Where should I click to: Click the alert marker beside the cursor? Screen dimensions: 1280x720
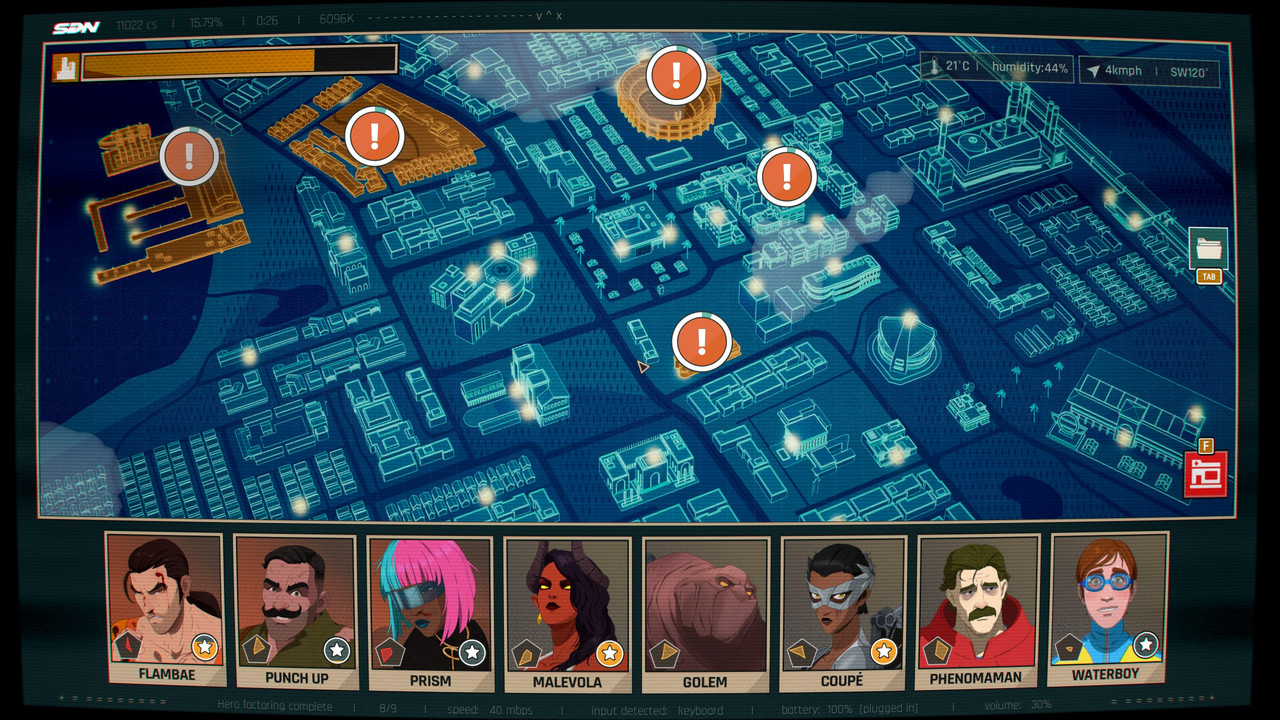(x=702, y=342)
